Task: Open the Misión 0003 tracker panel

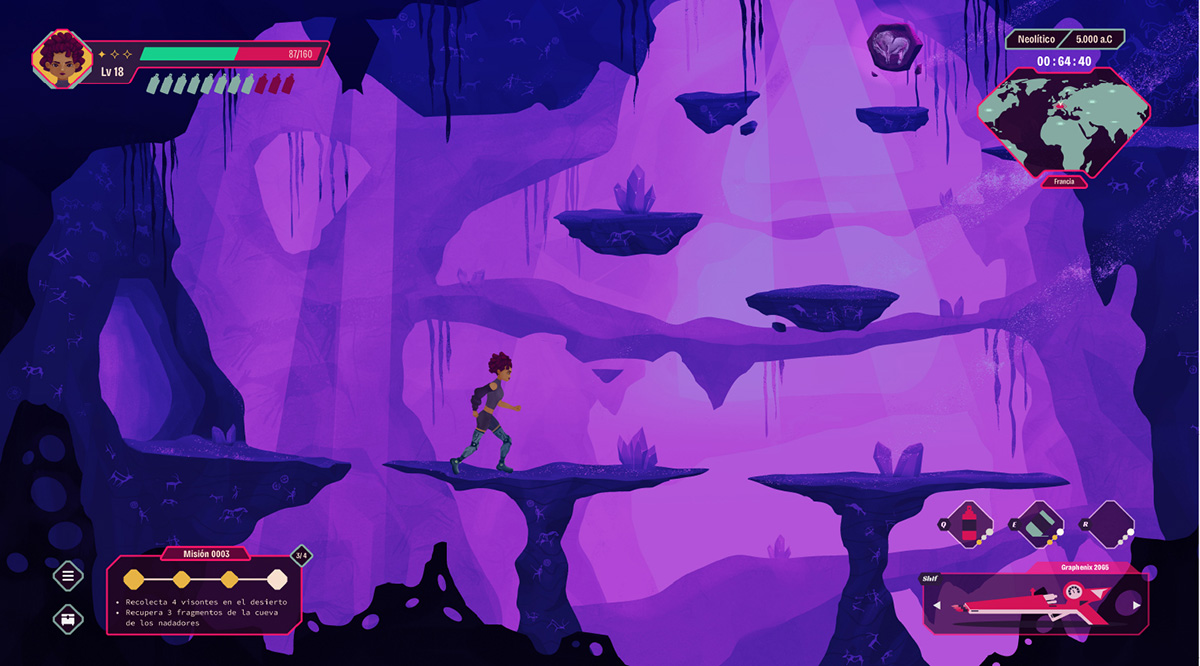Action: click(x=206, y=594)
